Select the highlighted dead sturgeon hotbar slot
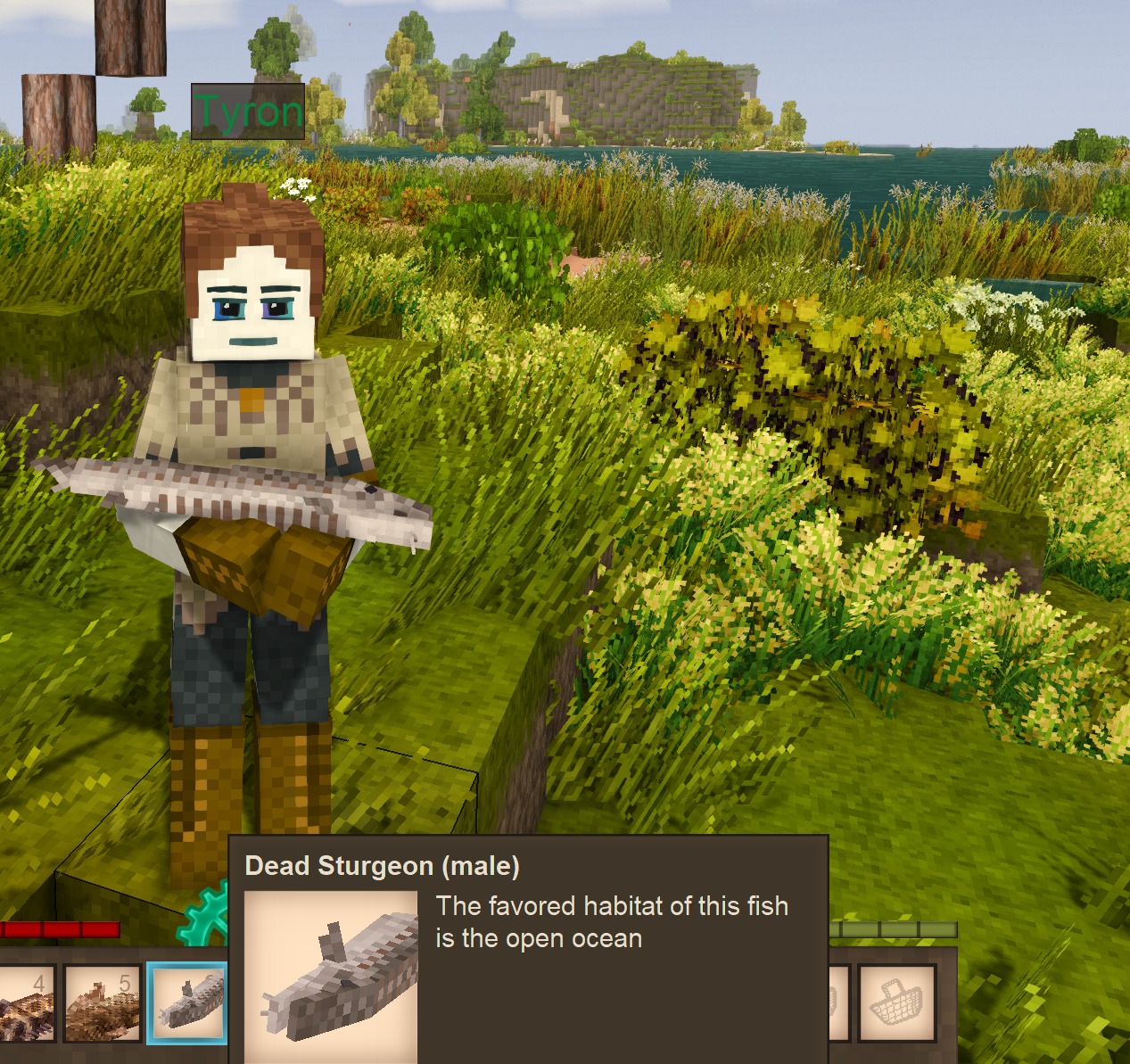1130x1064 pixels. [187, 1003]
